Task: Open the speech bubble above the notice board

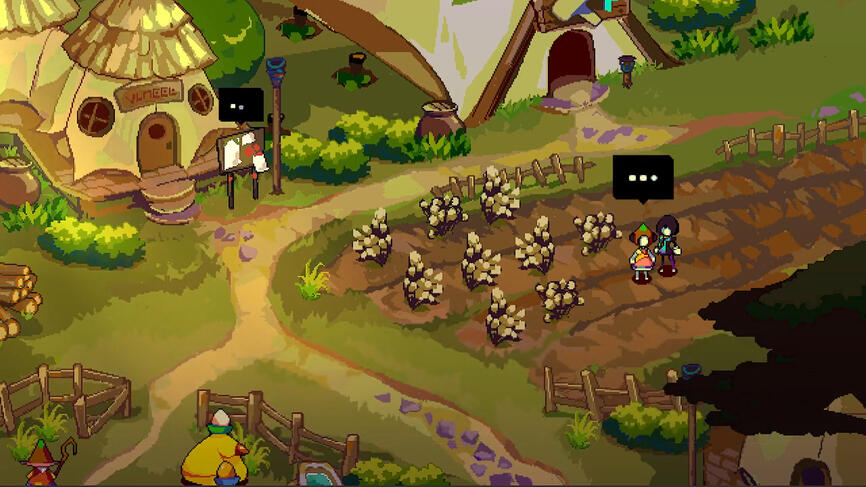Action: 241,104
